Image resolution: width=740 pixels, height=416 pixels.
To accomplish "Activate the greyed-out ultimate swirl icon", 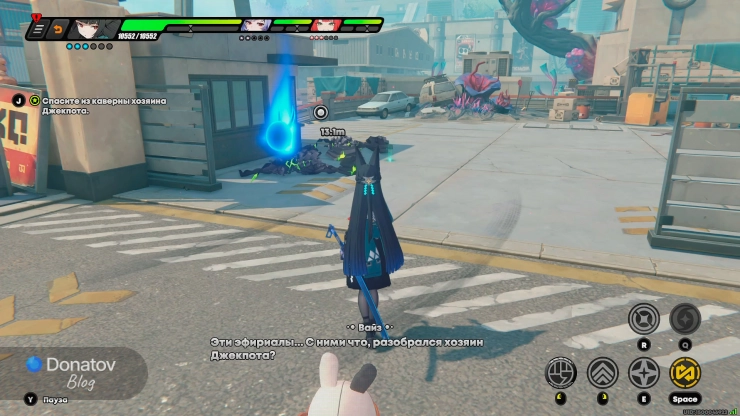I will click(x=685, y=319).
